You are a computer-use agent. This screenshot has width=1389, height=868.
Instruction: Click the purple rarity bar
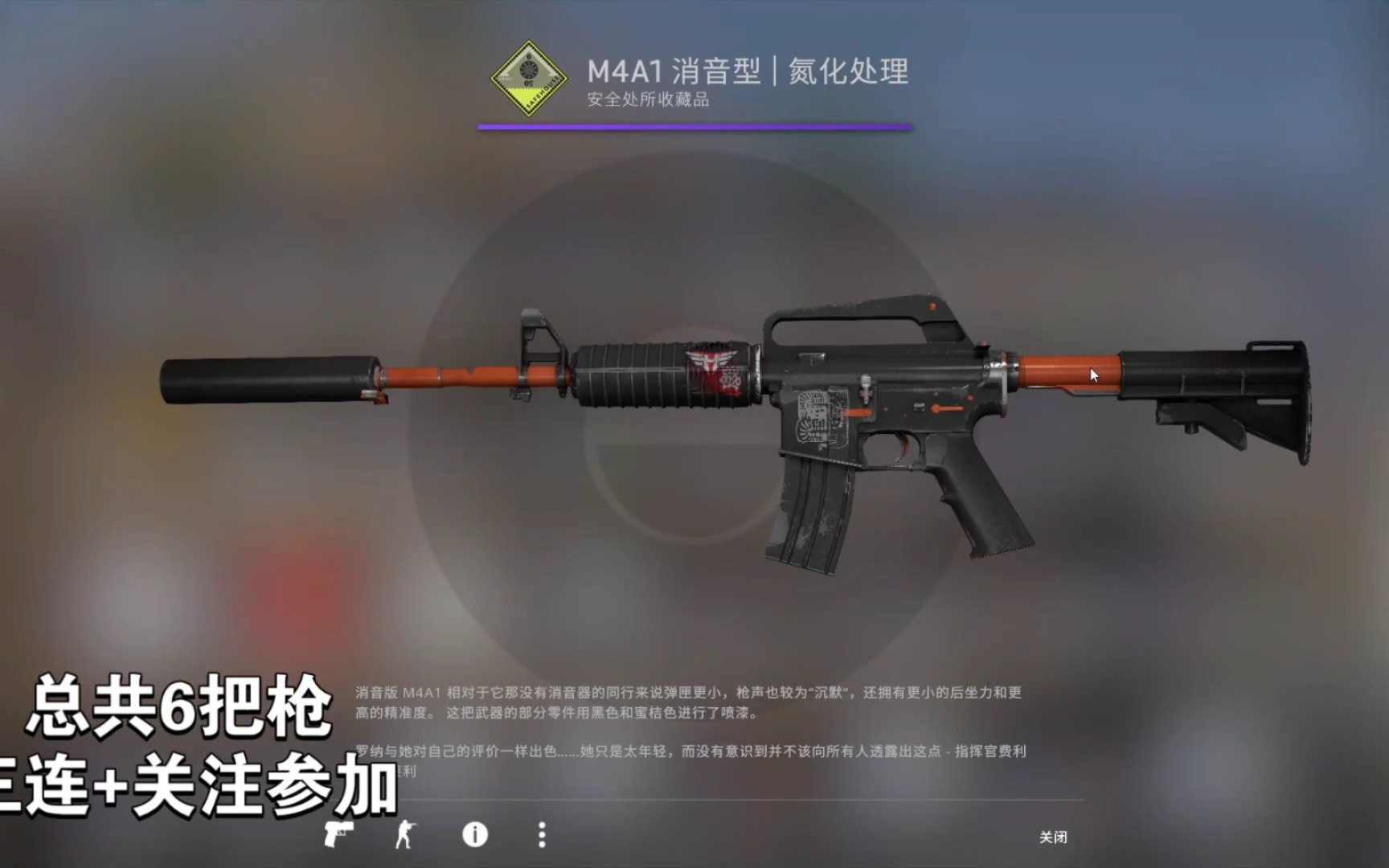pos(695,125)
